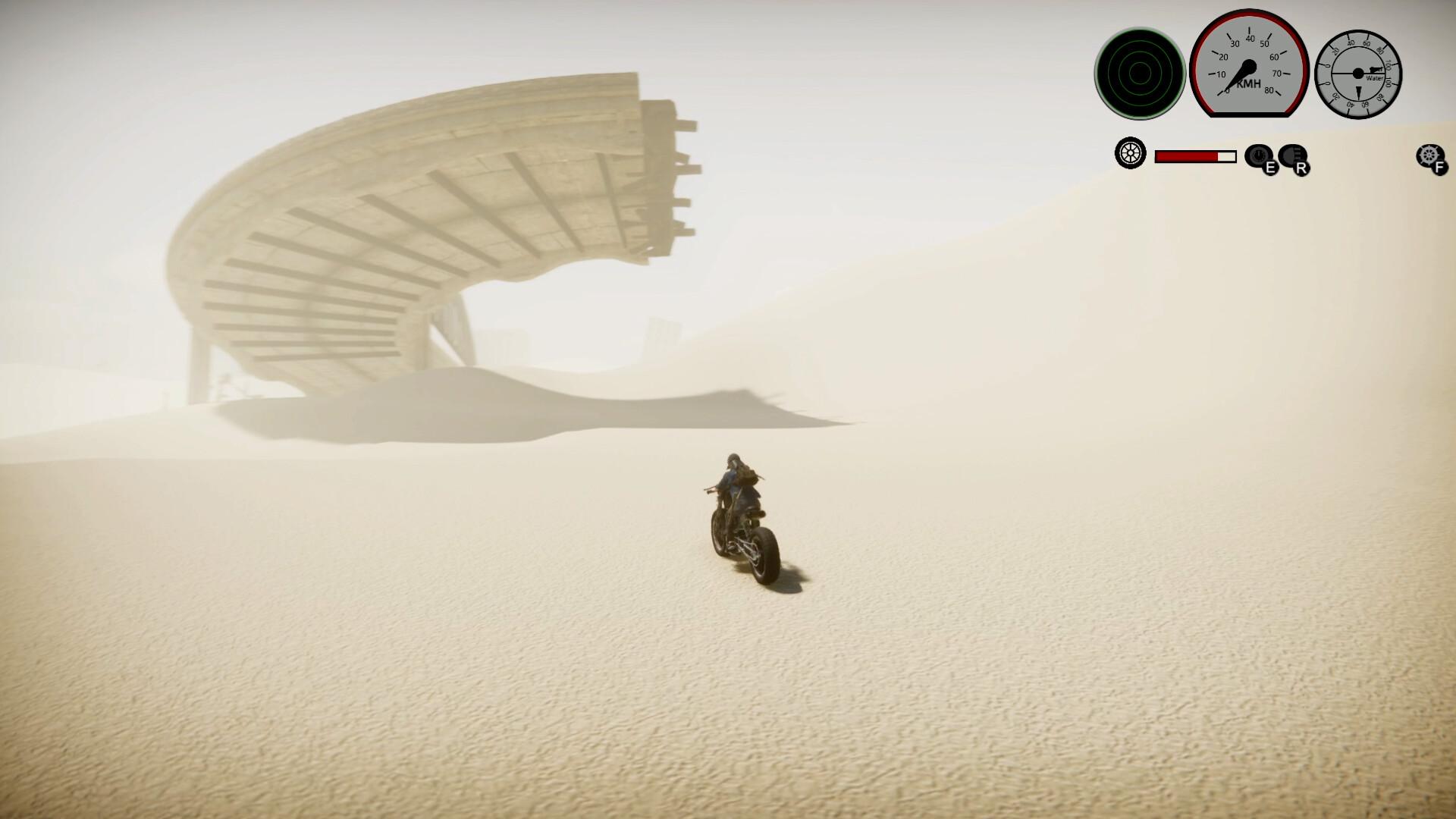Click the Water label on the gauge
The width and height of the screenshot is (1456, 819).
coord(1375,77)
